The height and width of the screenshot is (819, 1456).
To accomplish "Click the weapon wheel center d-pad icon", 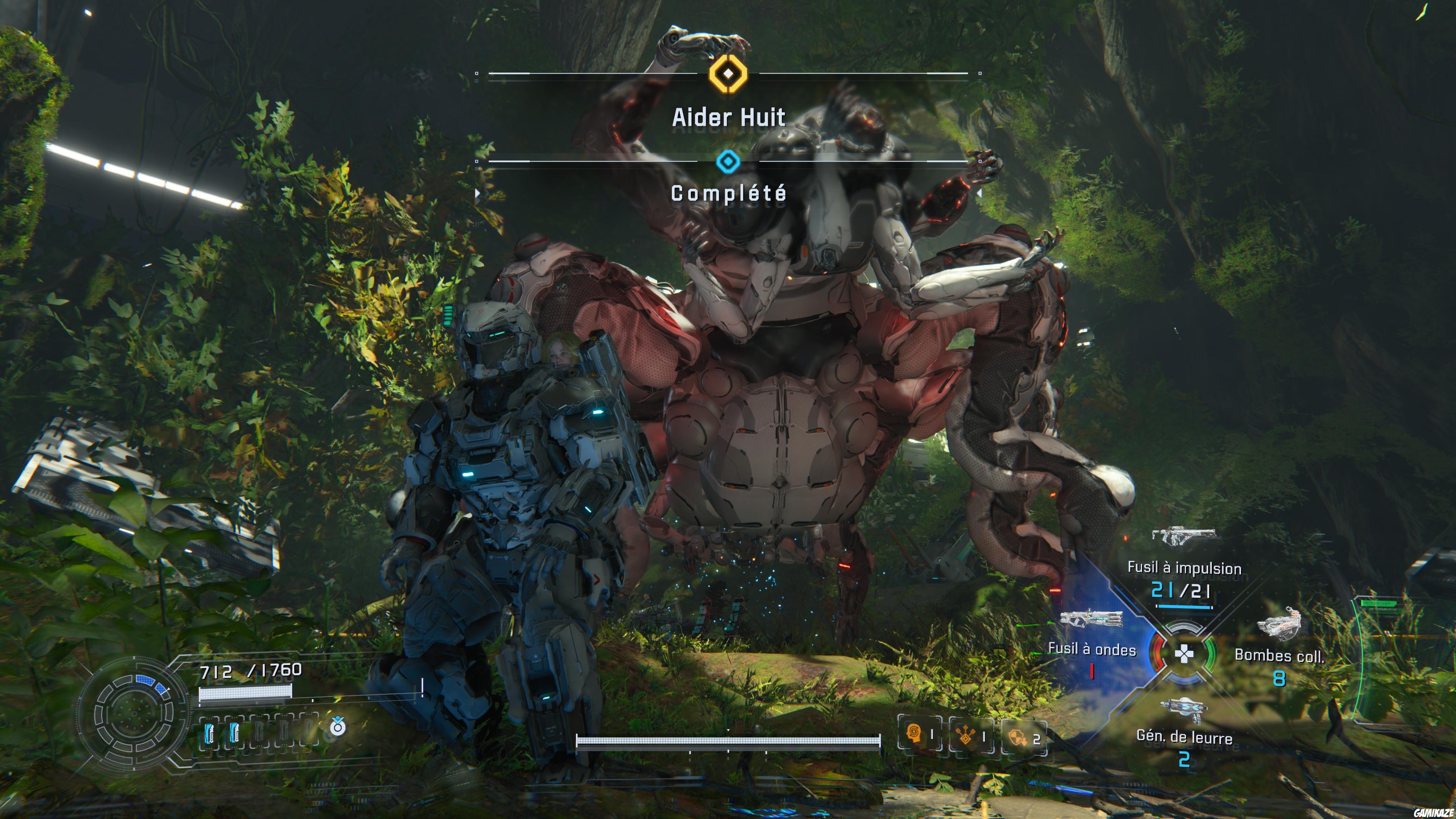I will pyautogui.click(x=1184, y=654).
